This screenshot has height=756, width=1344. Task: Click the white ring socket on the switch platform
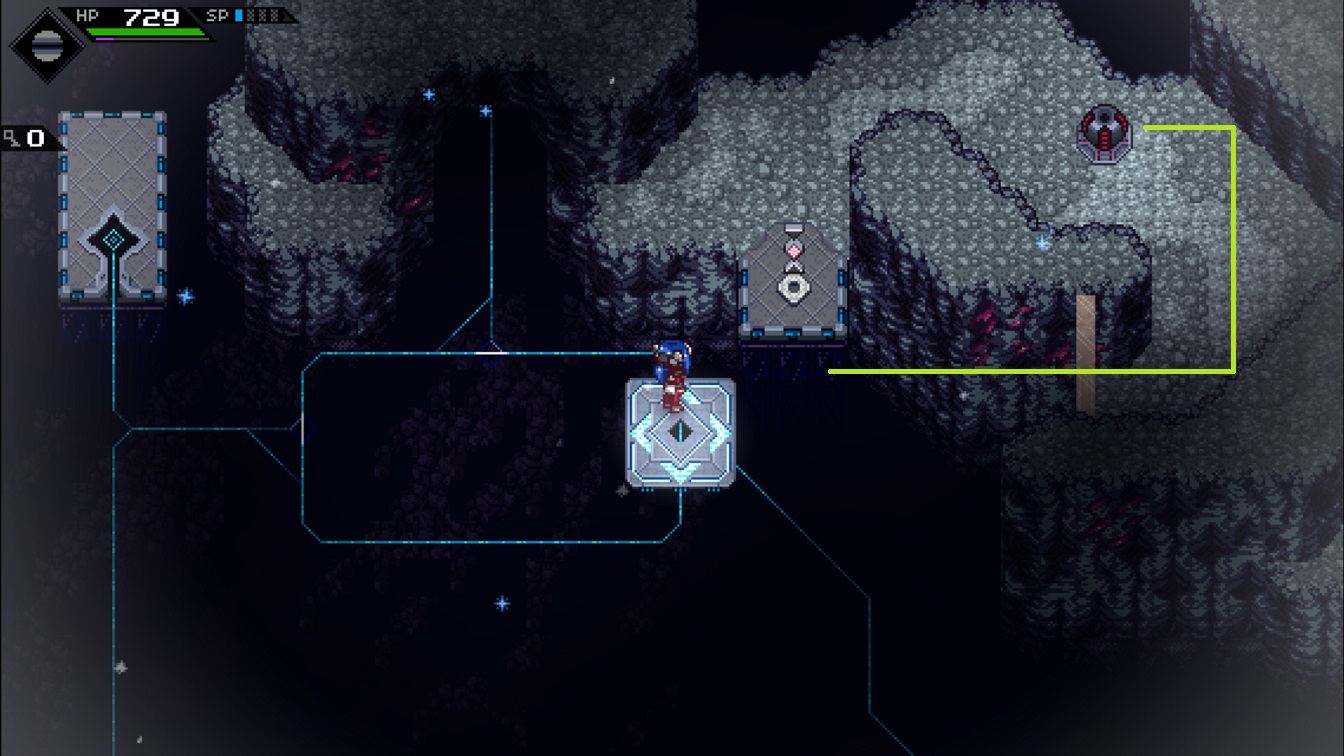(x=795, y=289)
